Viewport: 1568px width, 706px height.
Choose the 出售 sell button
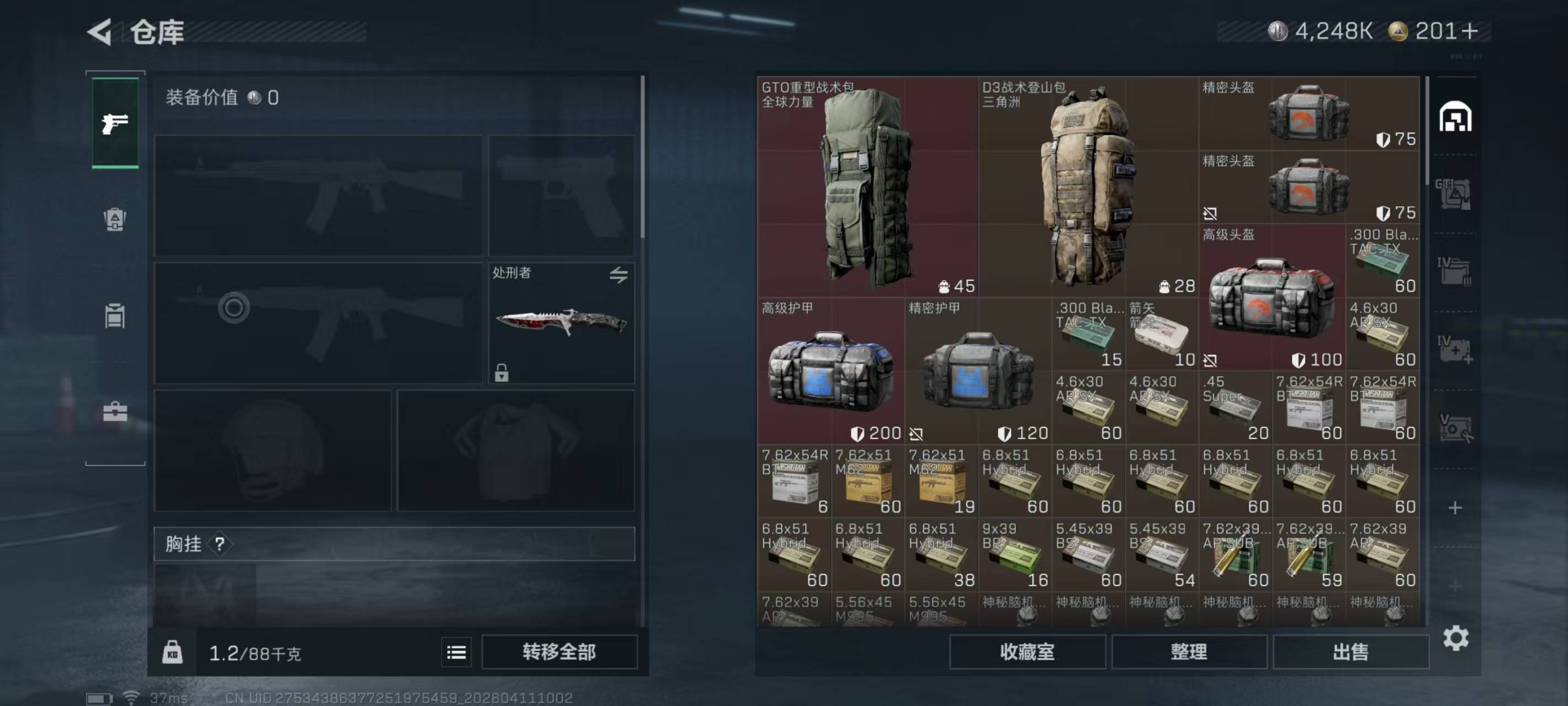pos(1350,652)
